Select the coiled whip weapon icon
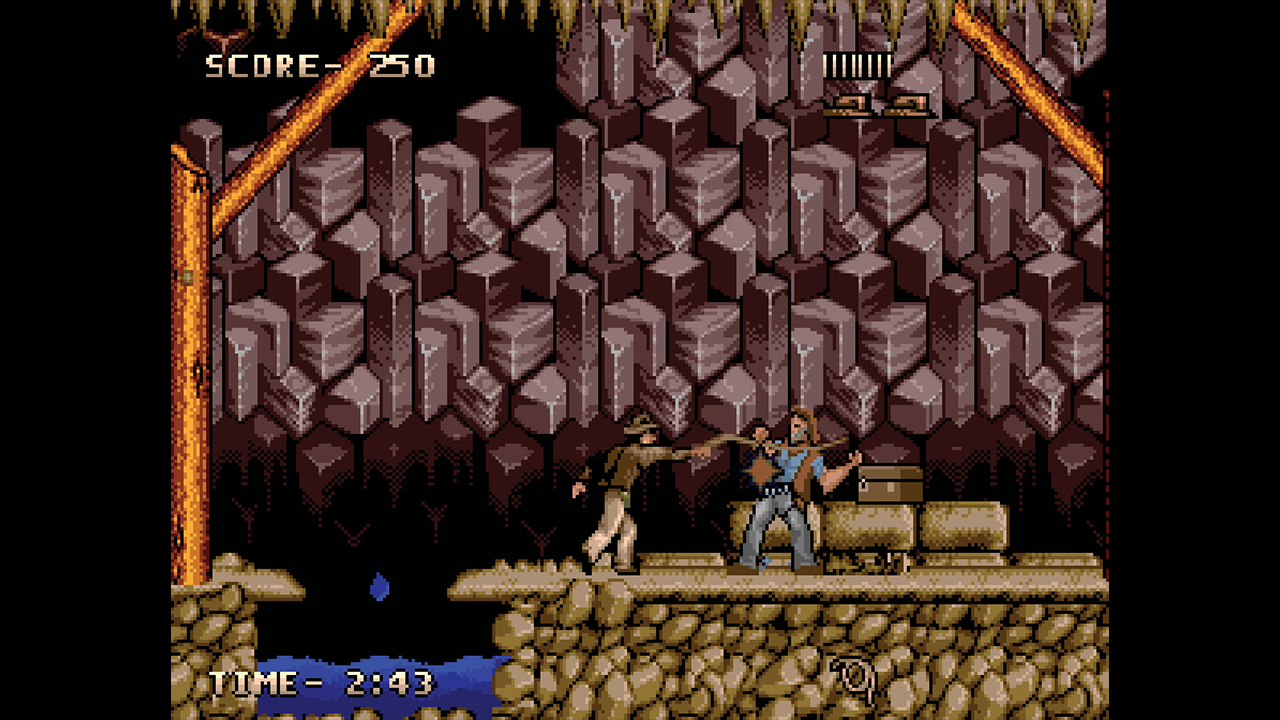This screenshot has width=1280, height=720. click(854, 679)
